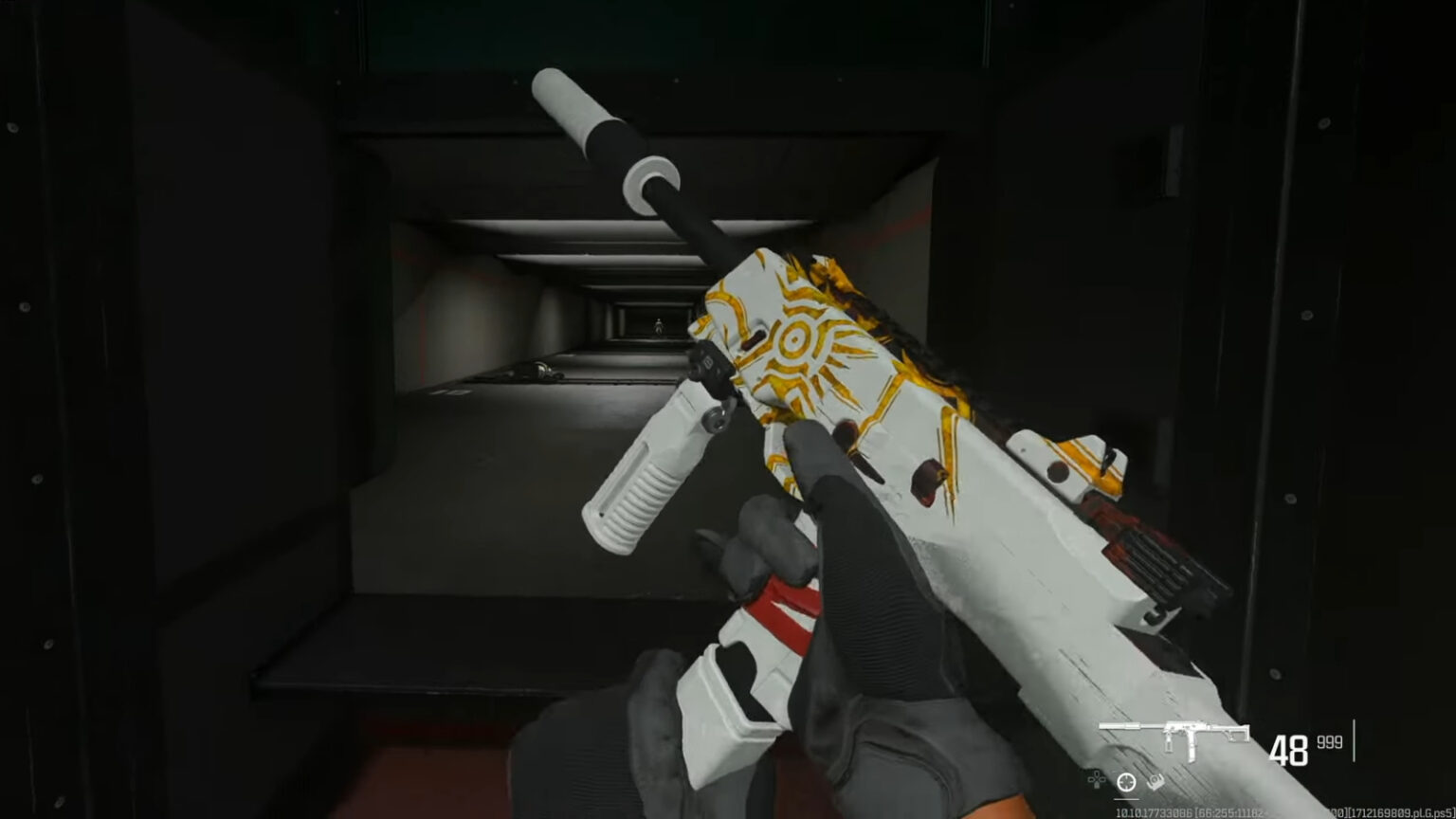Screen dimensions: 1456x819
Task: Select the crosshair reticle icon
Action: point(1126,781)
